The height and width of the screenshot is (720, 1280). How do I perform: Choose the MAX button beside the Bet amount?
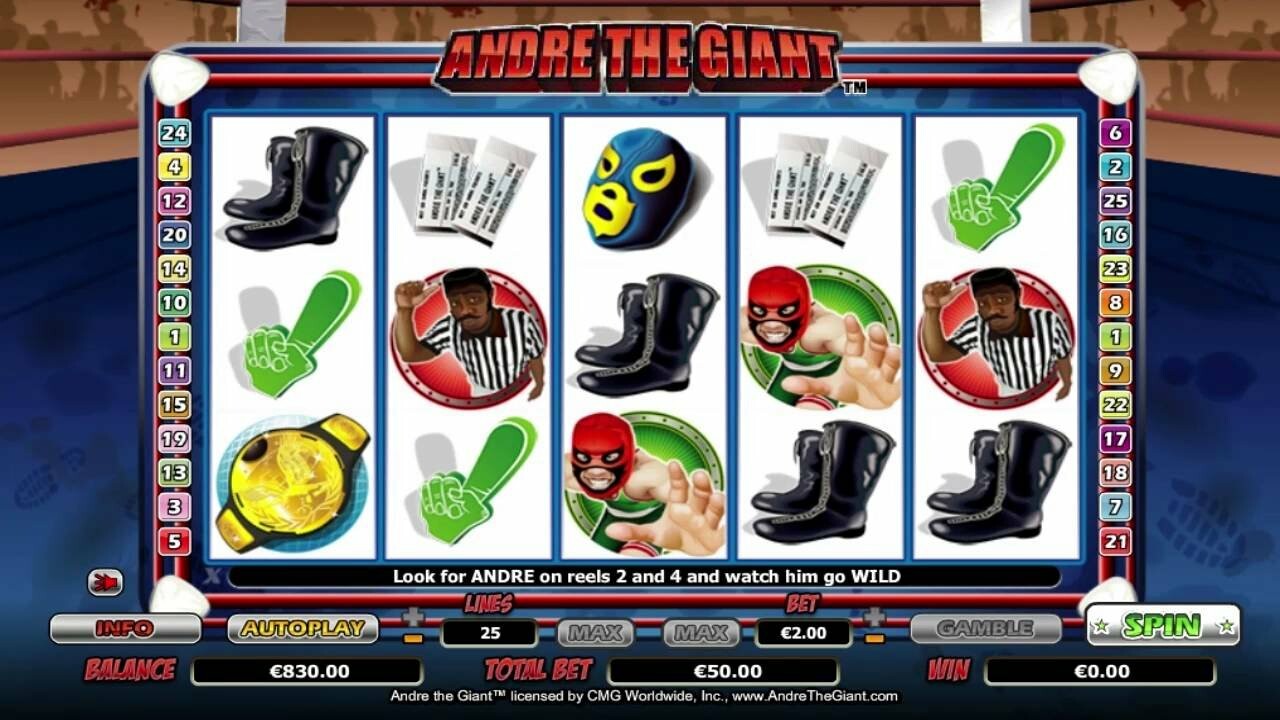pyautogui.click(x=701, y=632)
